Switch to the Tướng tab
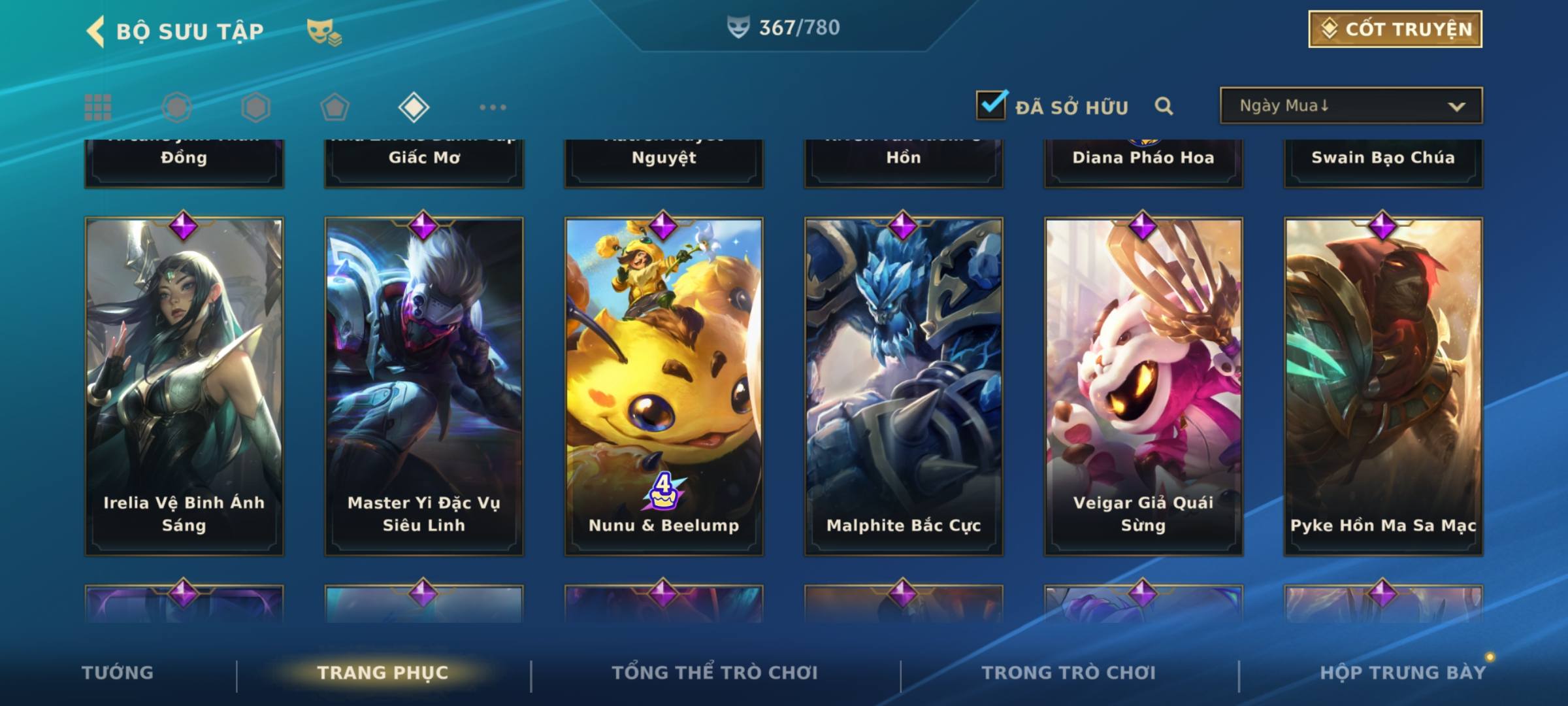This screenshot has width=1568, height=706. (118, 673)
